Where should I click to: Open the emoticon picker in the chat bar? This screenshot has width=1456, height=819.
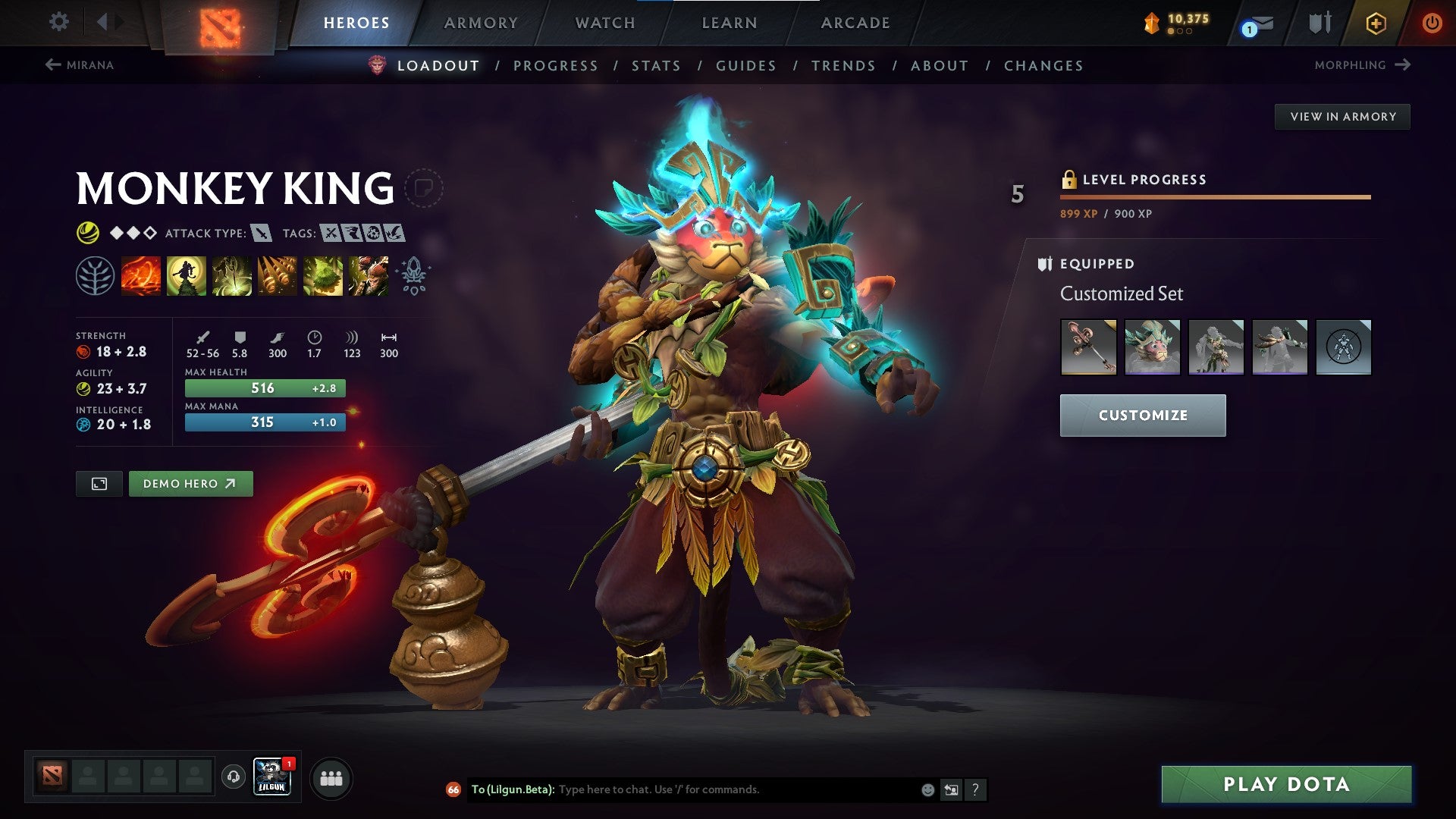coord(927,789)
